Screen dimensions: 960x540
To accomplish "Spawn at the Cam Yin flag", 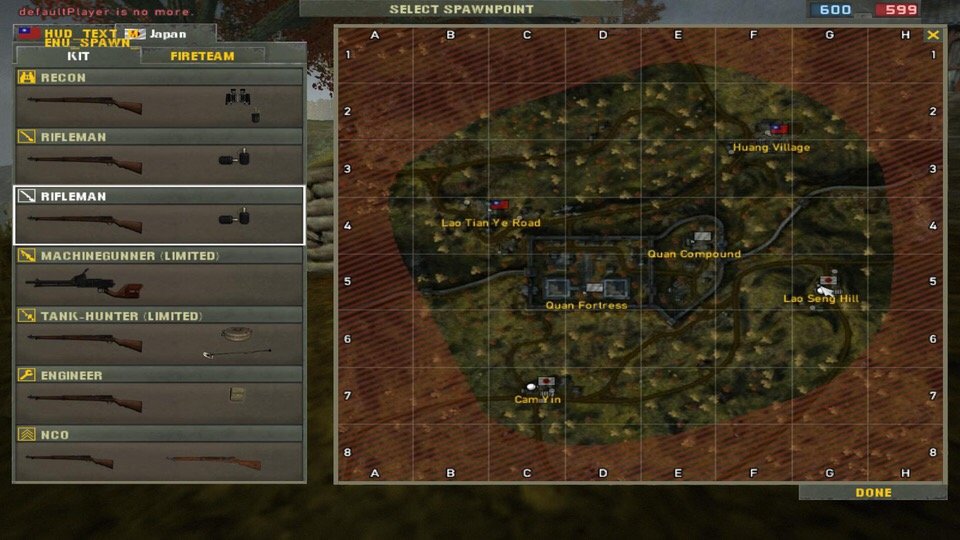I will click(546, 382).
